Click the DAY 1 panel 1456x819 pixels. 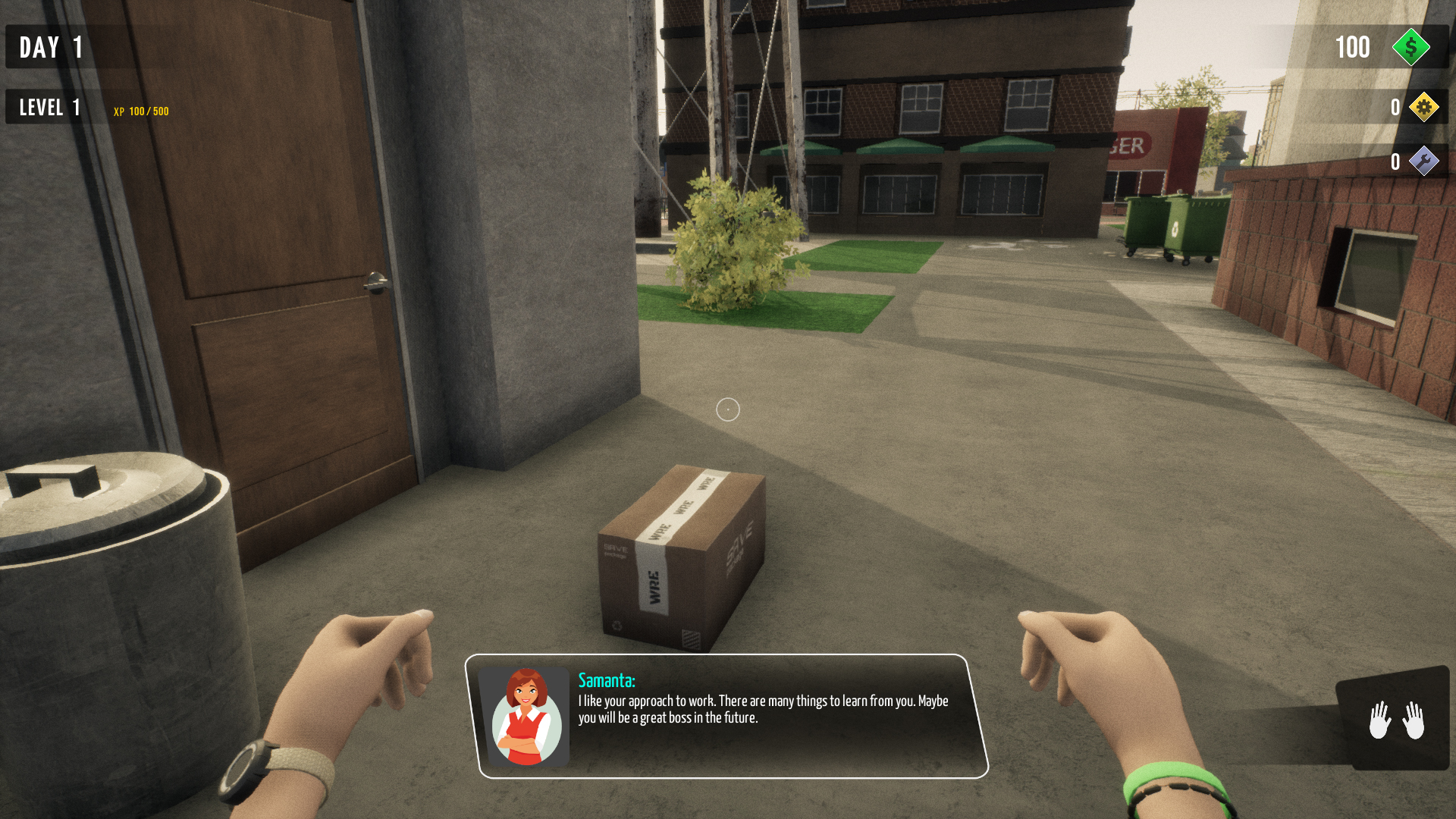45,47
